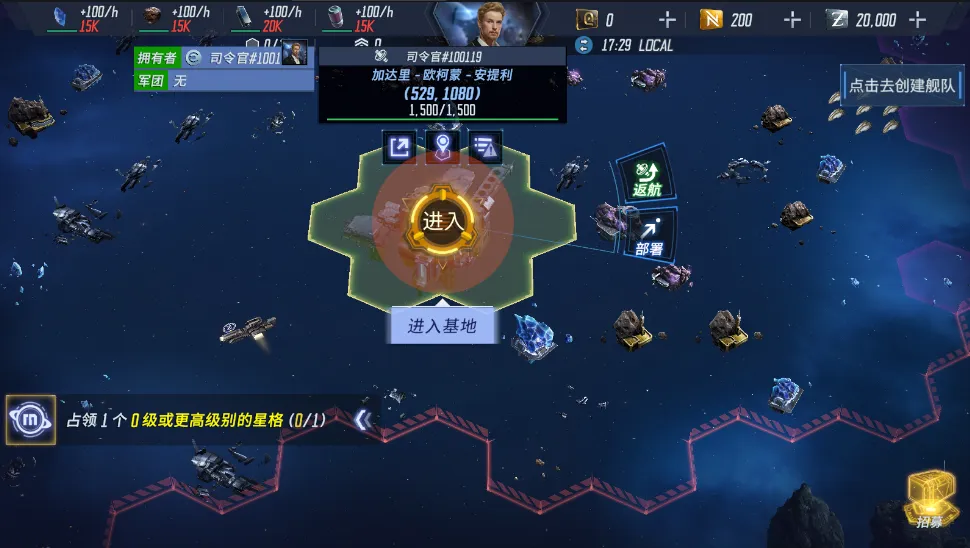Click 点击去创建舰队 to create a fleet
Screen dimensions: 970x548
click(902, 86)
